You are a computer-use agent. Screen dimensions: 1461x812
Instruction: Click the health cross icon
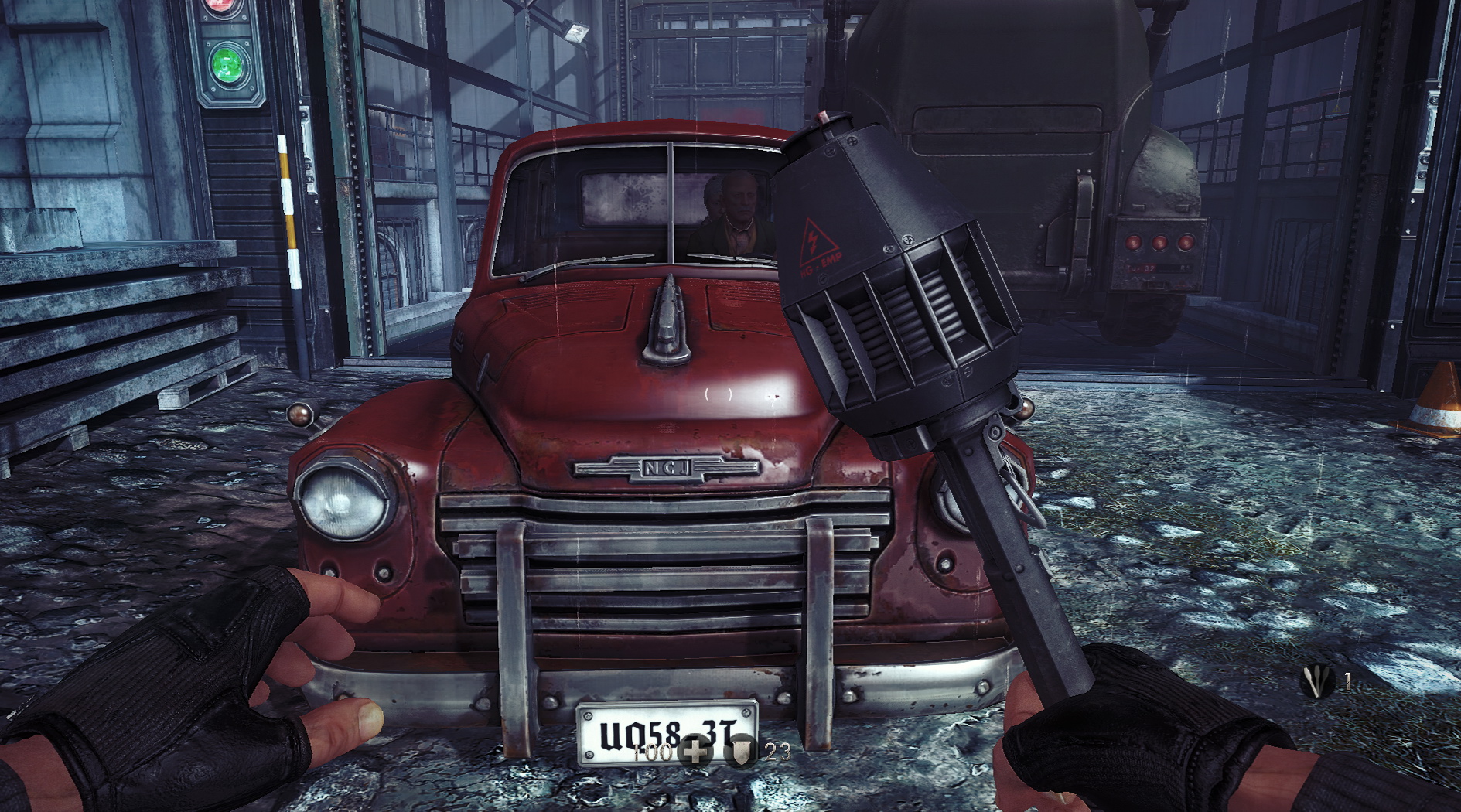(695, 752)
